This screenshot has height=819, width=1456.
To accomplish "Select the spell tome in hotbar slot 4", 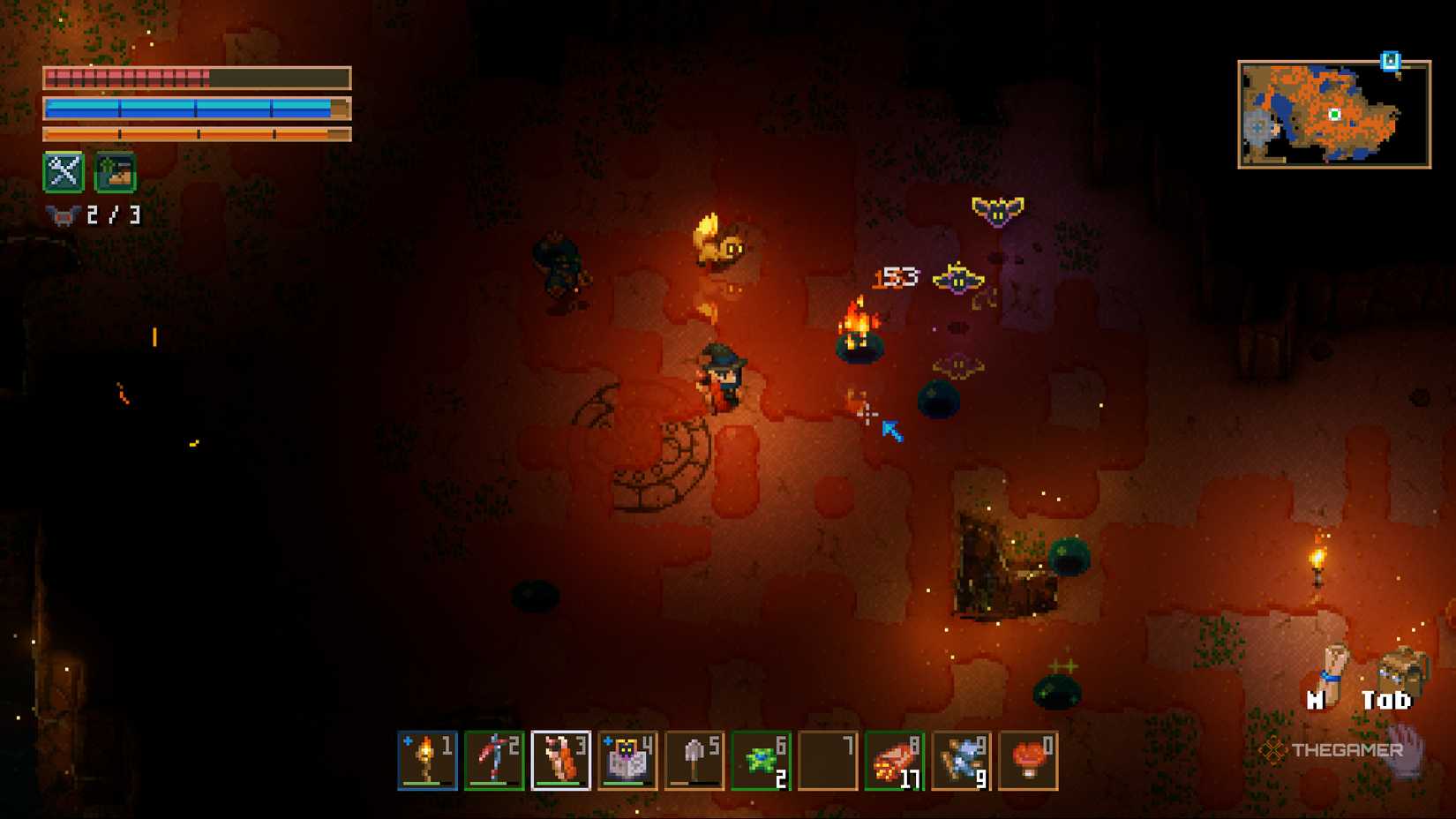I will point(627,761).
